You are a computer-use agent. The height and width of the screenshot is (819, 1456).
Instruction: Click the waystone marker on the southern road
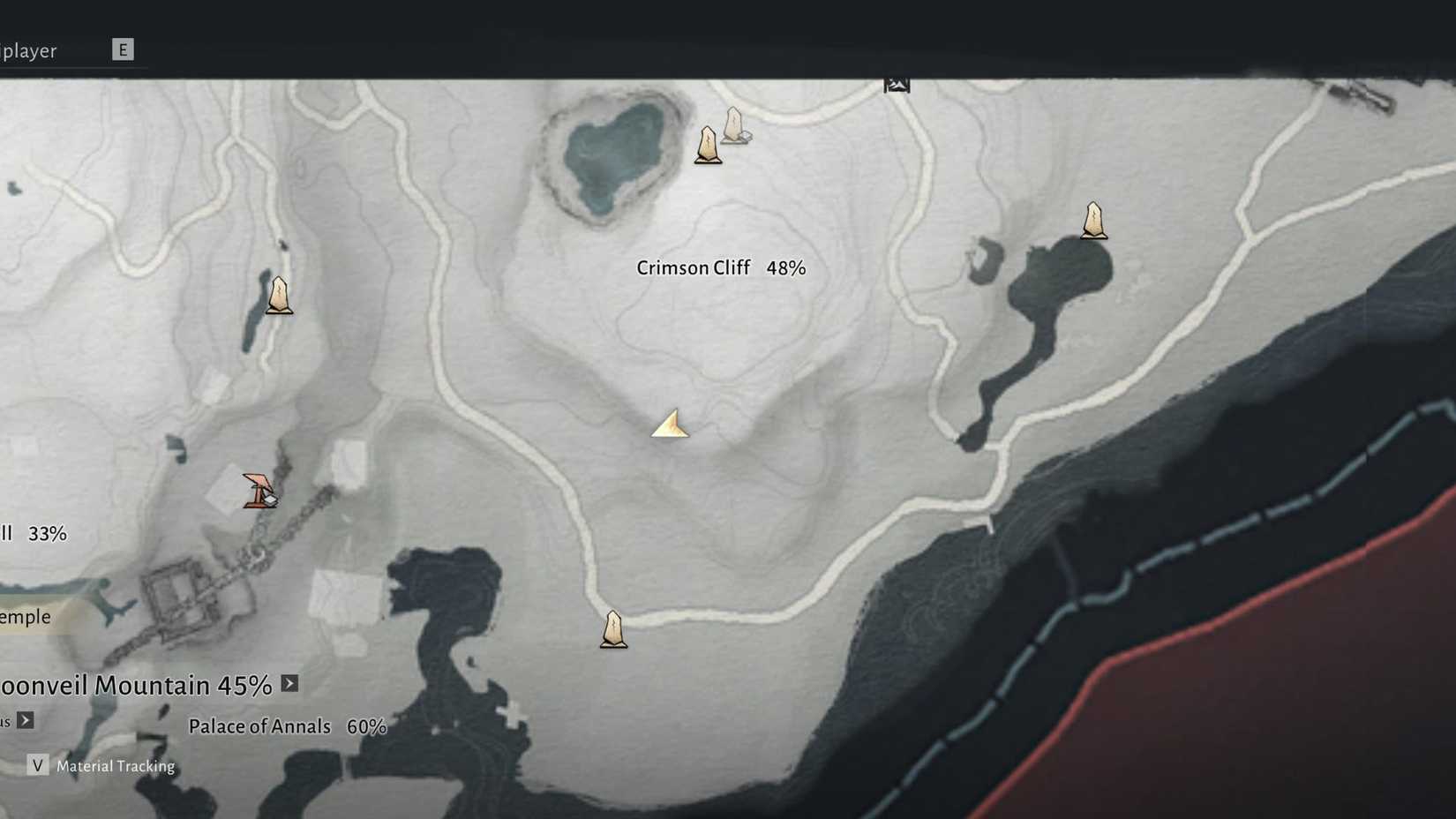612,628
